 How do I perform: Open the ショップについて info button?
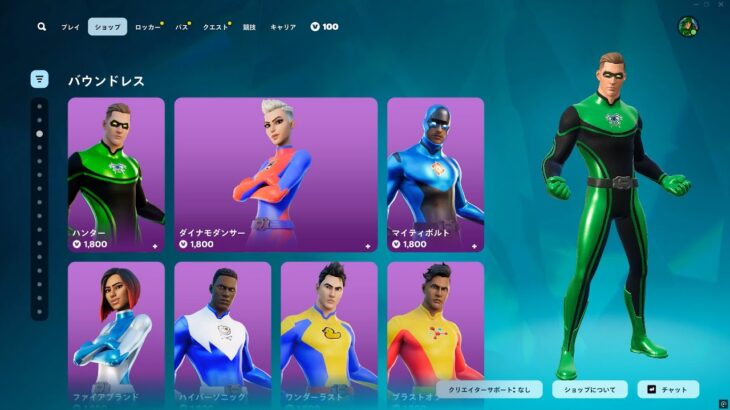(x=590, y=389)
